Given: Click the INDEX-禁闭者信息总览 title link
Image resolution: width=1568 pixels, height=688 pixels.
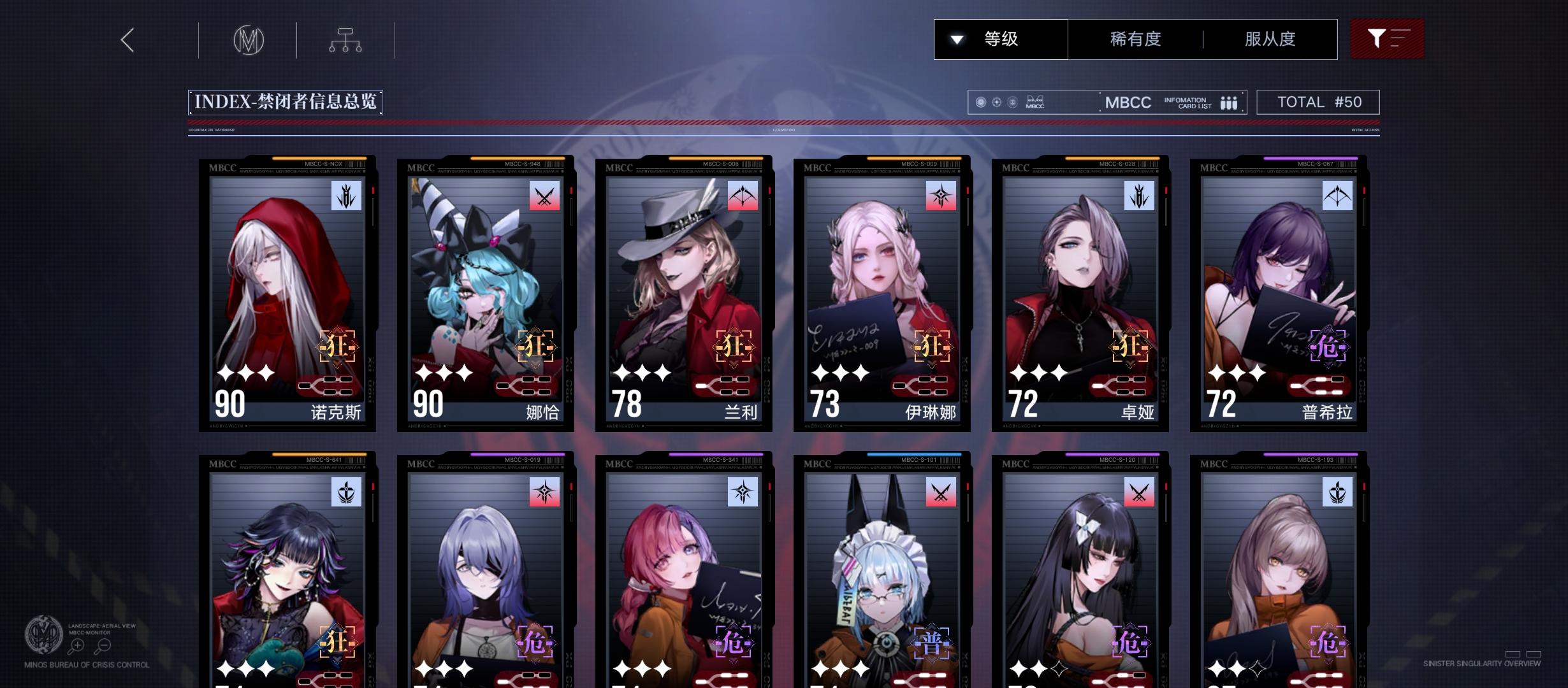Looking at the screenshot, I should [x=284, y=101].
